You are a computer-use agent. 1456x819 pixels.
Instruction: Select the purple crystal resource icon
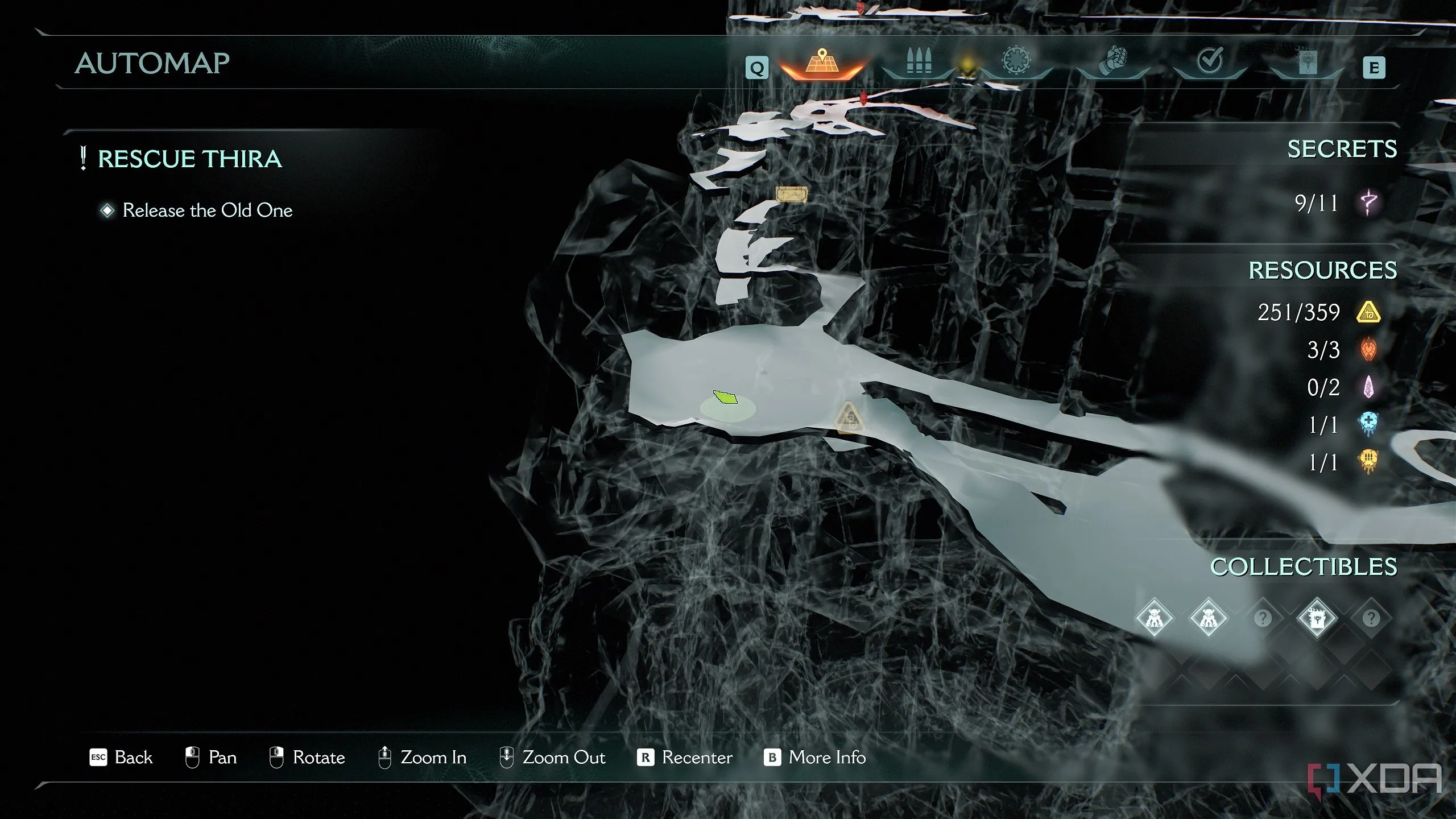coord(1368,387)
